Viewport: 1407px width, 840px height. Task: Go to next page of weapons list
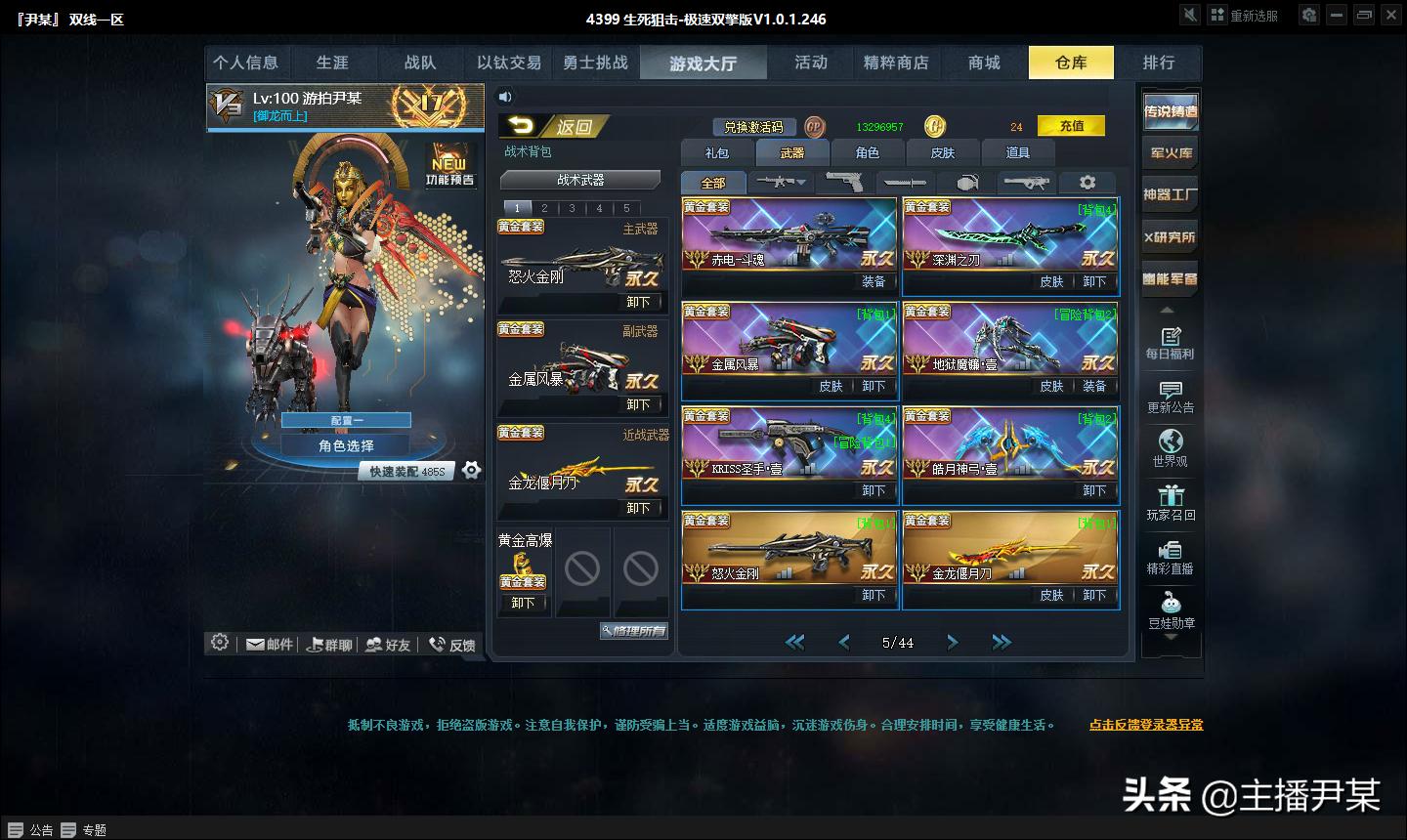tap(952, 642)
